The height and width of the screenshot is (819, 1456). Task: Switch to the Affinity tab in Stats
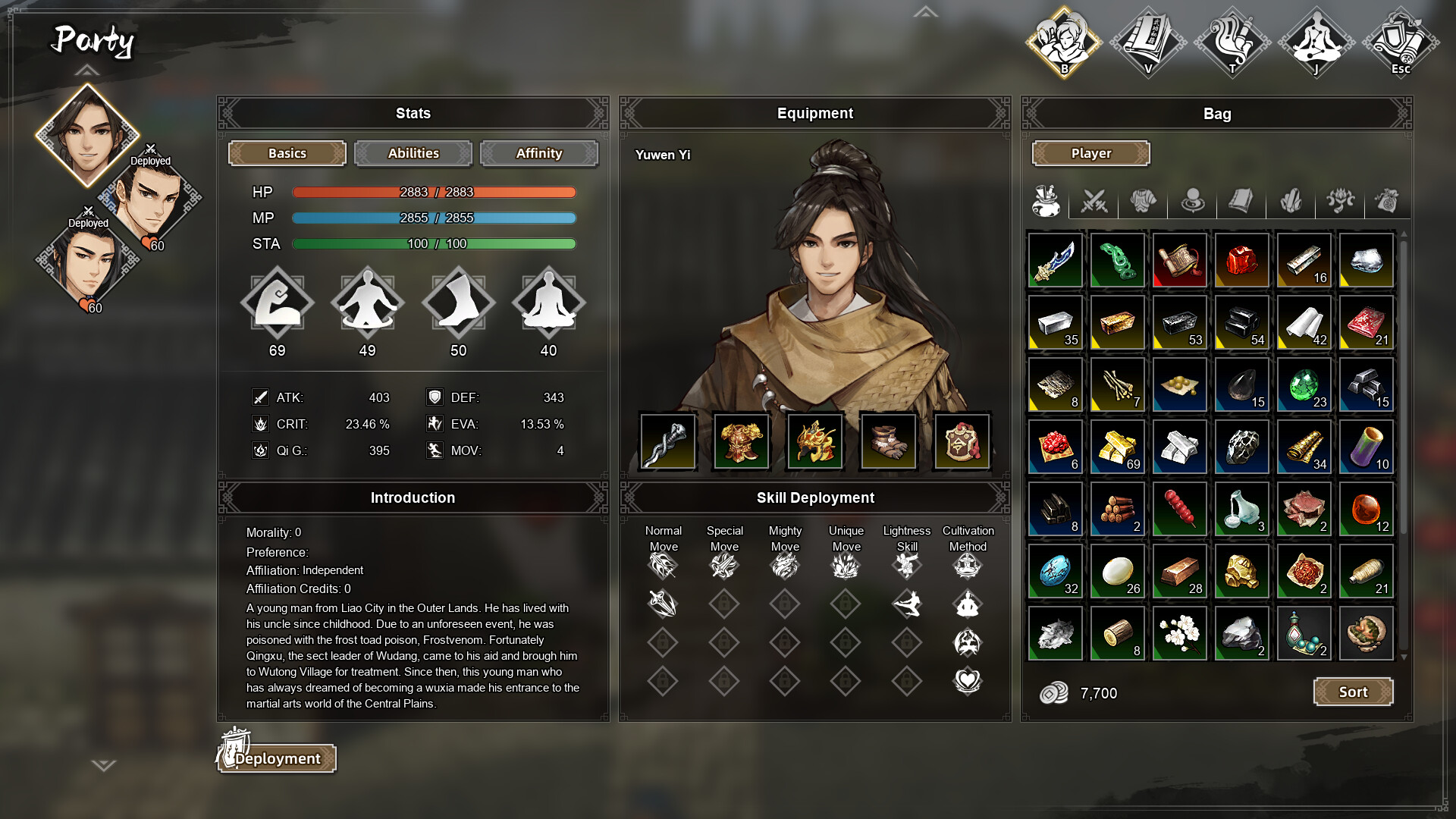point(539,153)
